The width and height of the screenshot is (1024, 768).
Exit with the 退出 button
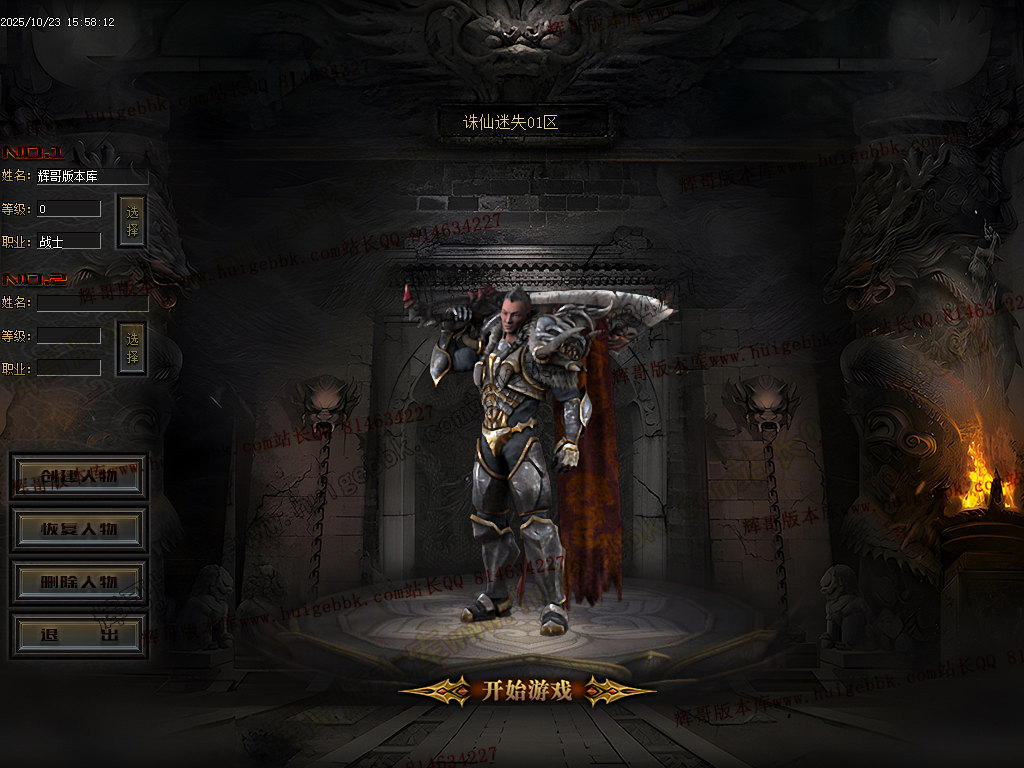(x=79, y=636)
